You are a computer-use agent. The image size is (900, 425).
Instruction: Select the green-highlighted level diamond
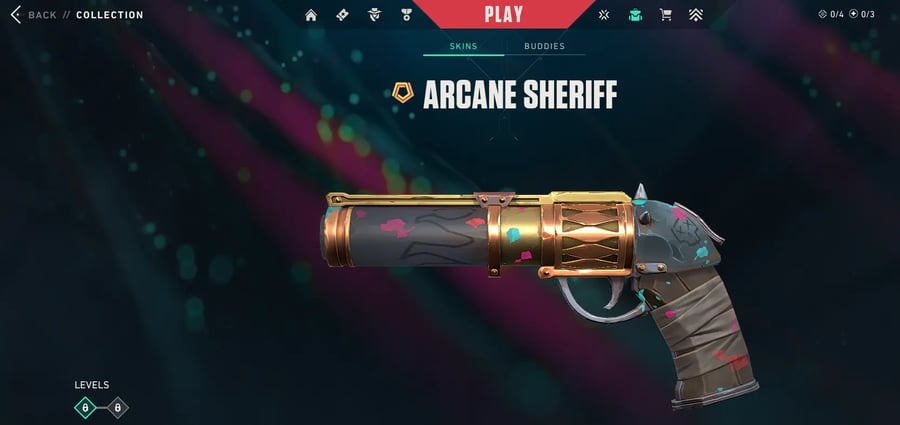click(x=85, y=407)
